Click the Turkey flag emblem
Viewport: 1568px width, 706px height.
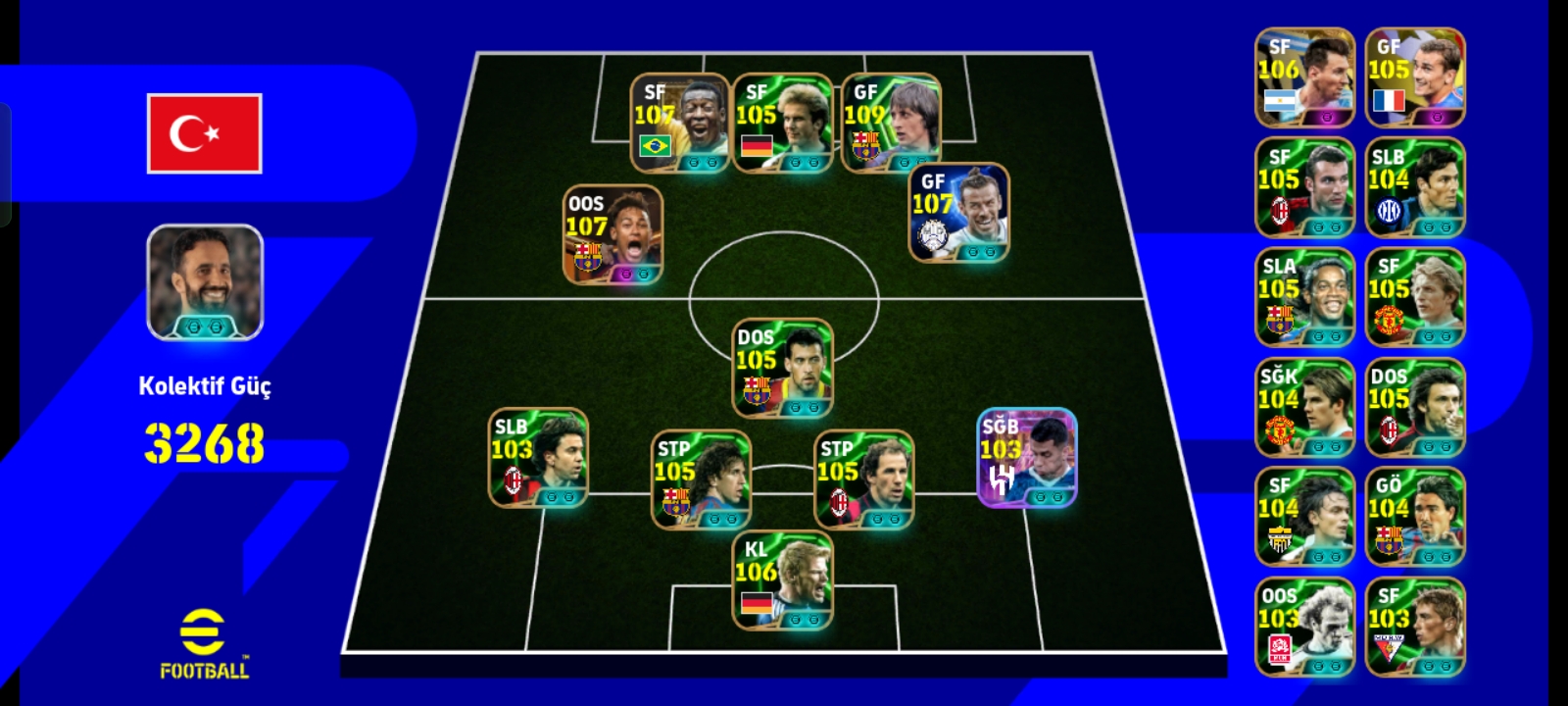point(205,133)
